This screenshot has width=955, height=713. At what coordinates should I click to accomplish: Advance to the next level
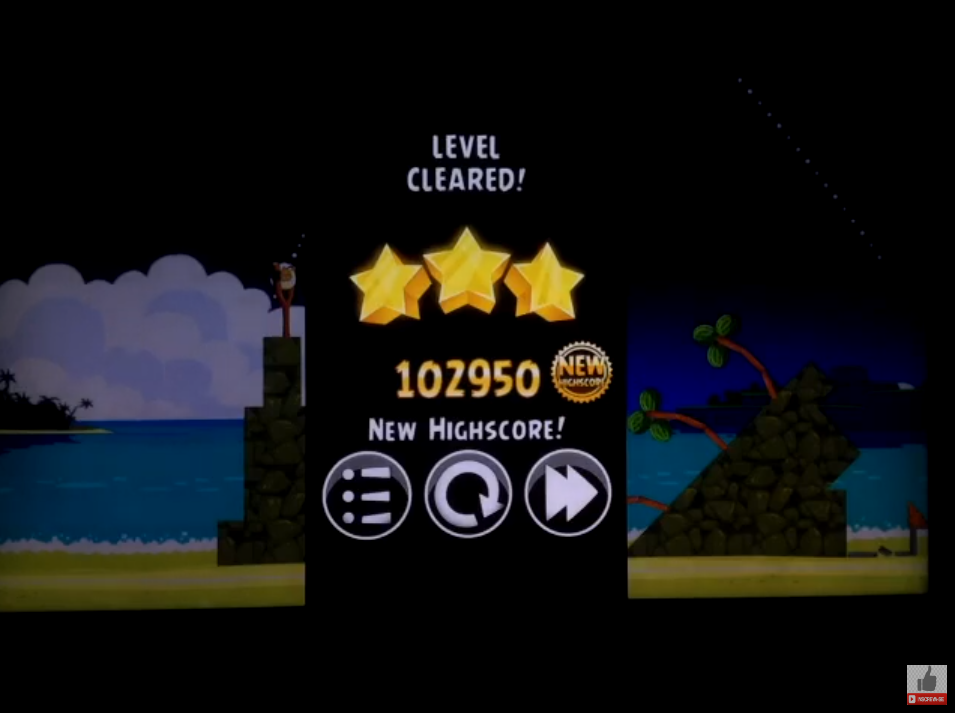click(x=568, y=494)
